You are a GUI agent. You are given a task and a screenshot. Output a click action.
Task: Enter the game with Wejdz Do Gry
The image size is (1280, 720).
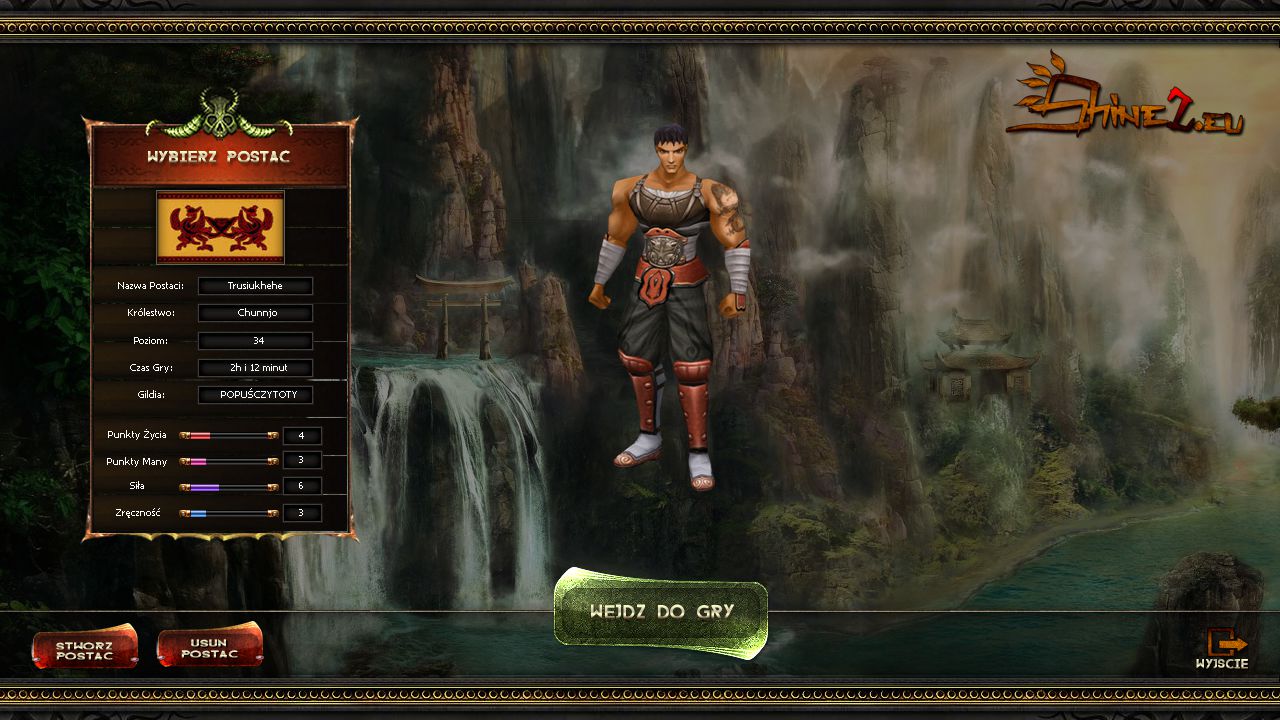click(x=661, y=610)
